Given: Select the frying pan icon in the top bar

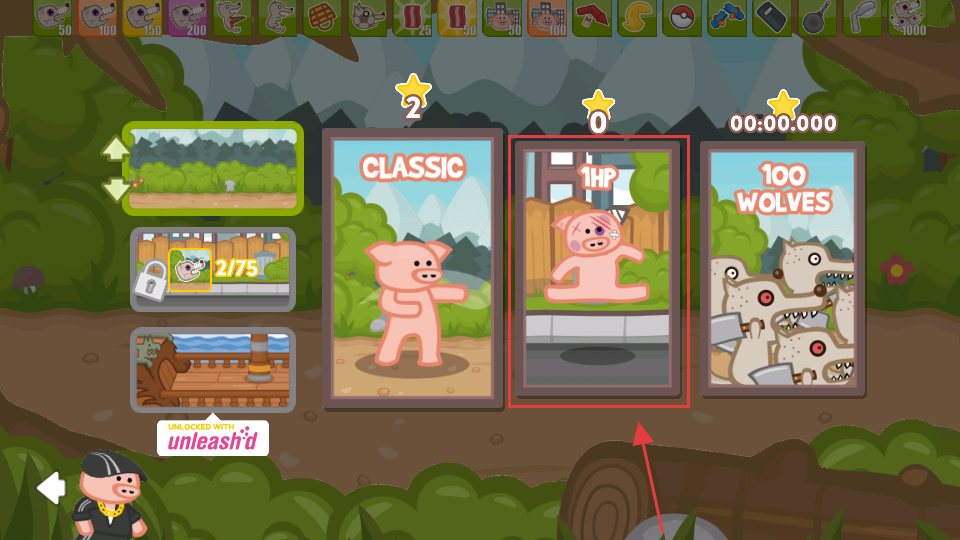Looking at the screenshot, I should coord(817,18).
